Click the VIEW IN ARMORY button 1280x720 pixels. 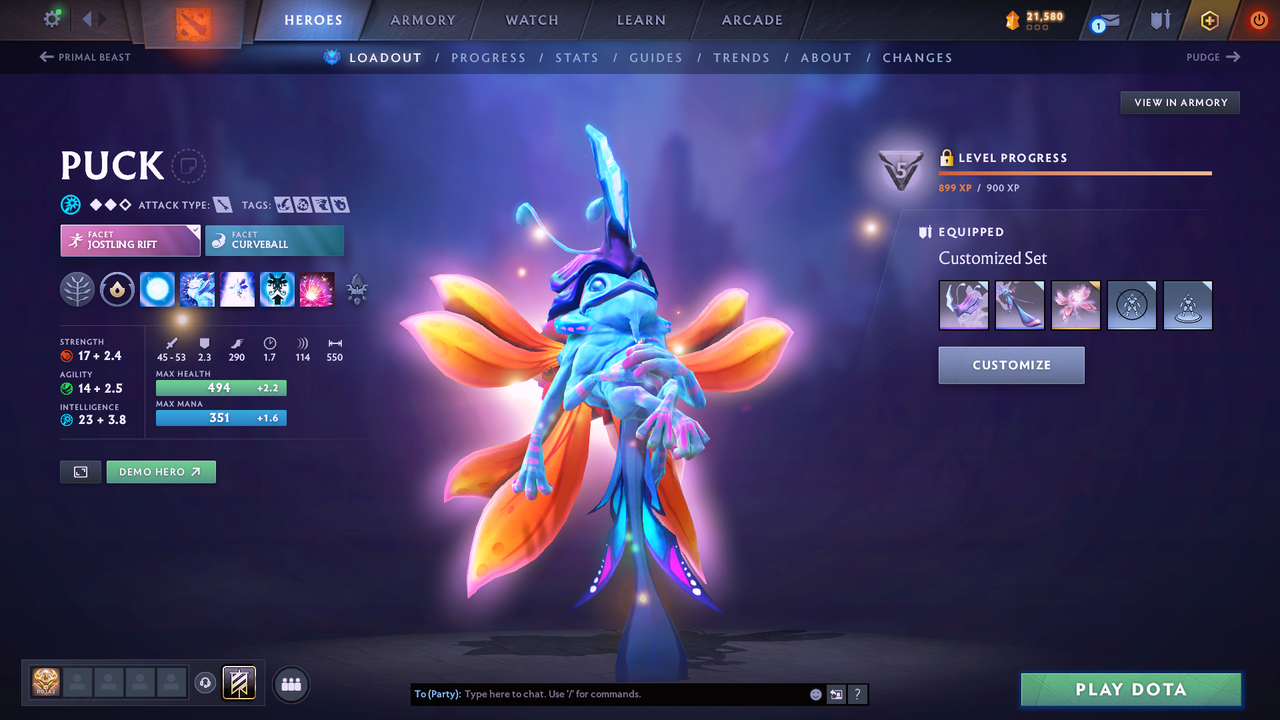(1179, 102)
